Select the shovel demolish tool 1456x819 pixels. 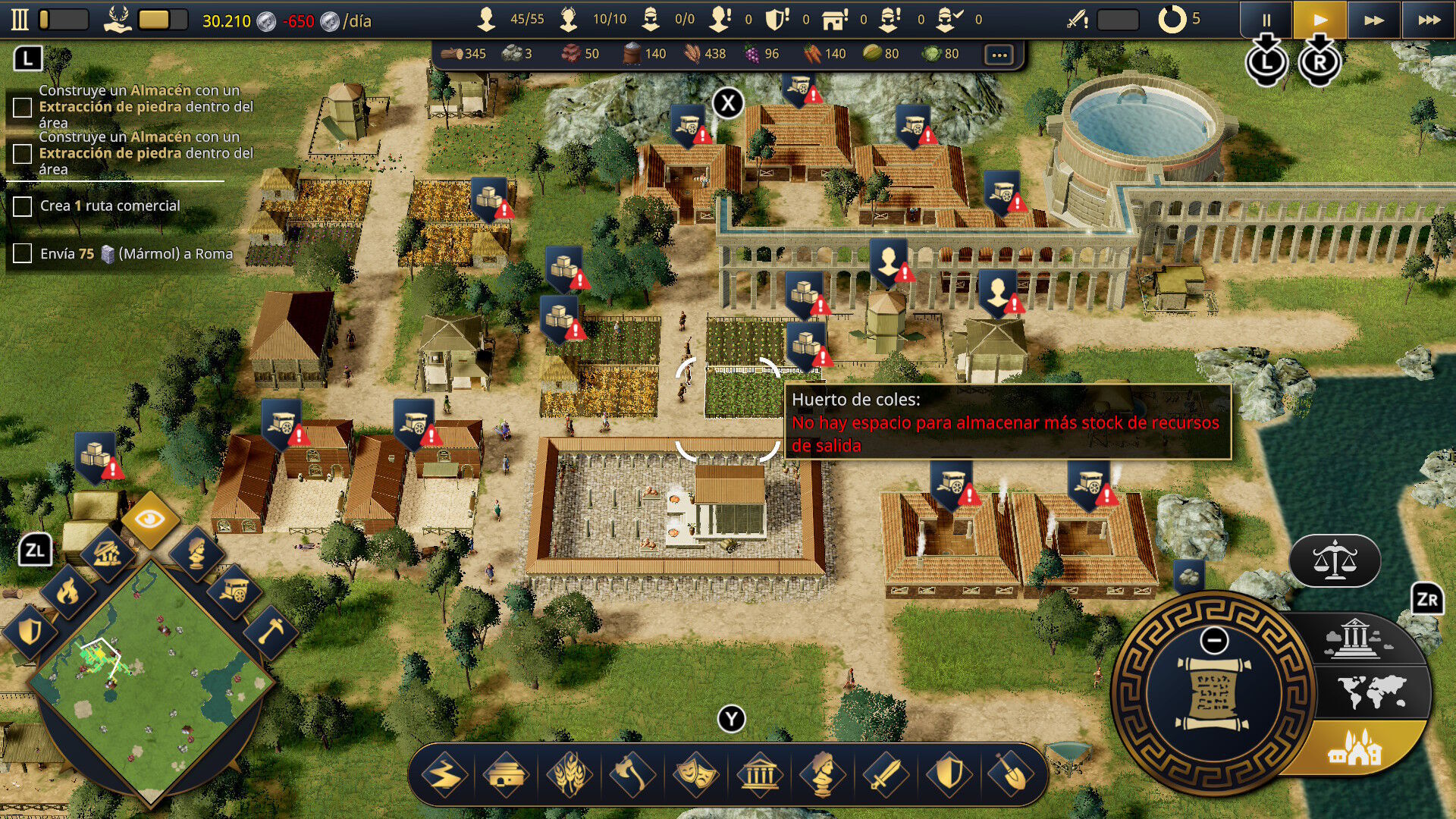pos(1010,775)
